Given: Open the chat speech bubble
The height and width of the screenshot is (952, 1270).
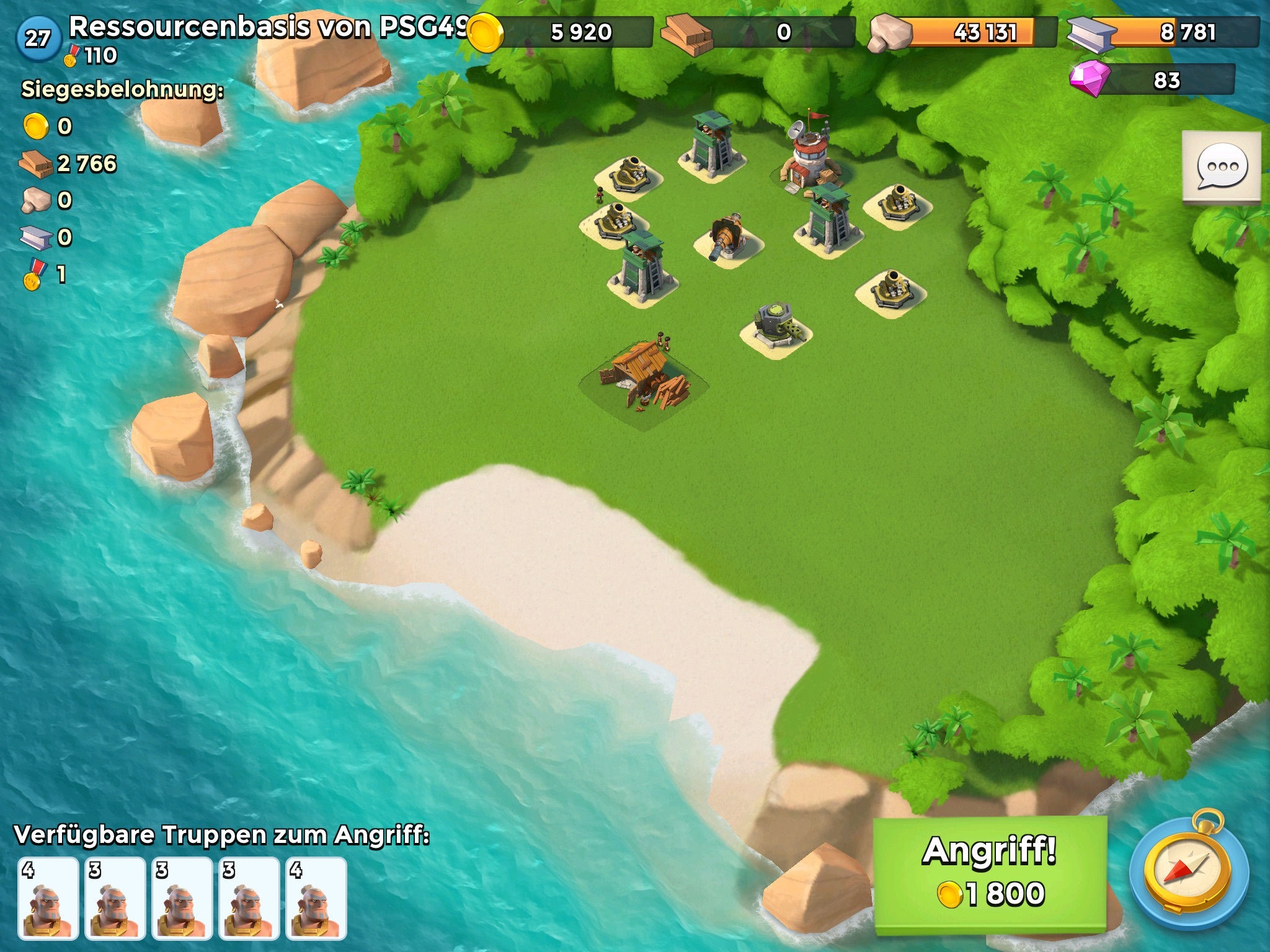Looking at the screenshot, I should click(1222, 166).
